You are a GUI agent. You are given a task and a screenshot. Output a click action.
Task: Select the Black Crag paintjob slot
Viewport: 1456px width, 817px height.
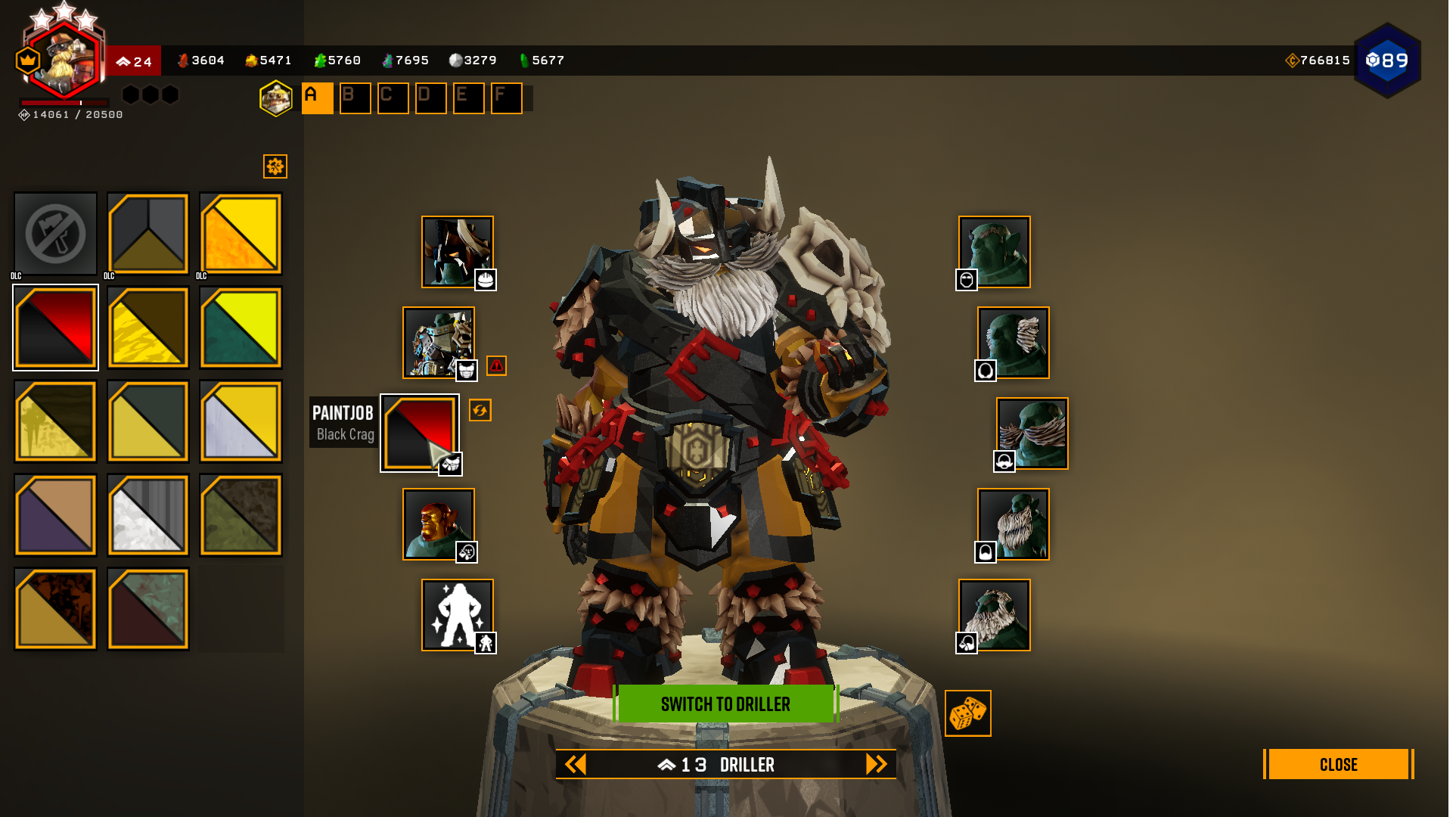(x=420, y=433)
